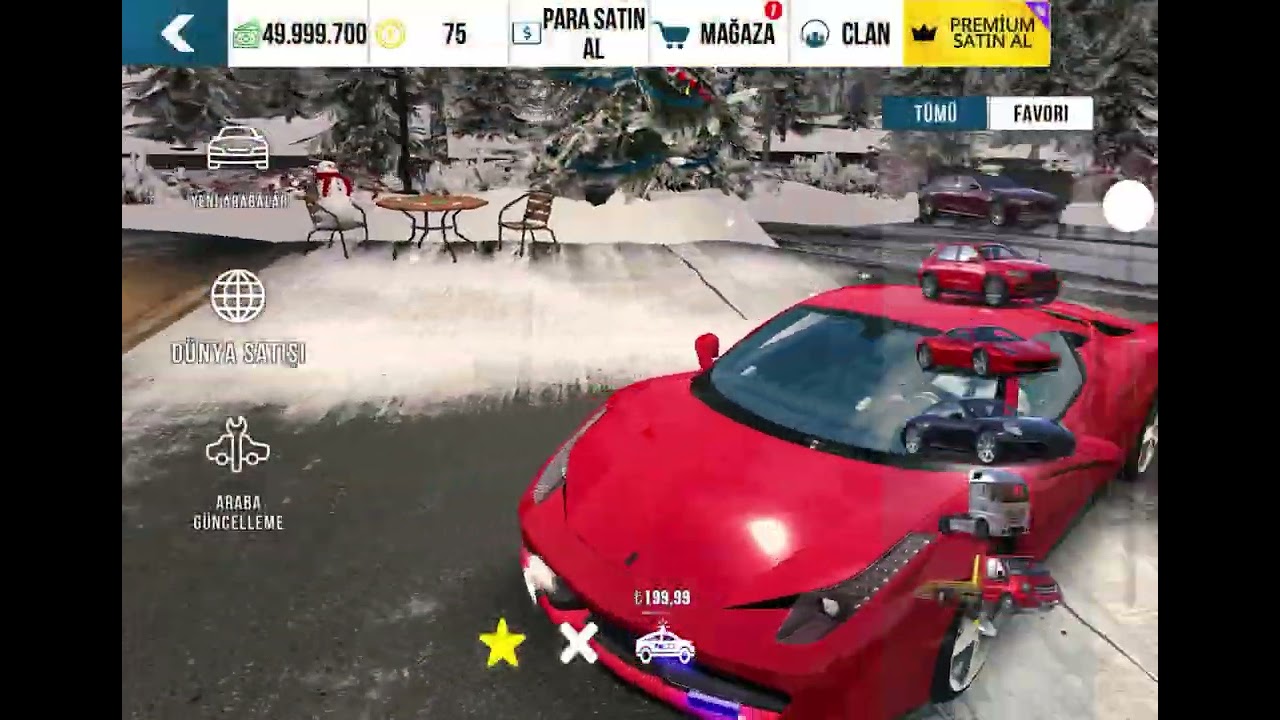Click the white X icon
Screen dimensions: 1280x720
point(579,644)
